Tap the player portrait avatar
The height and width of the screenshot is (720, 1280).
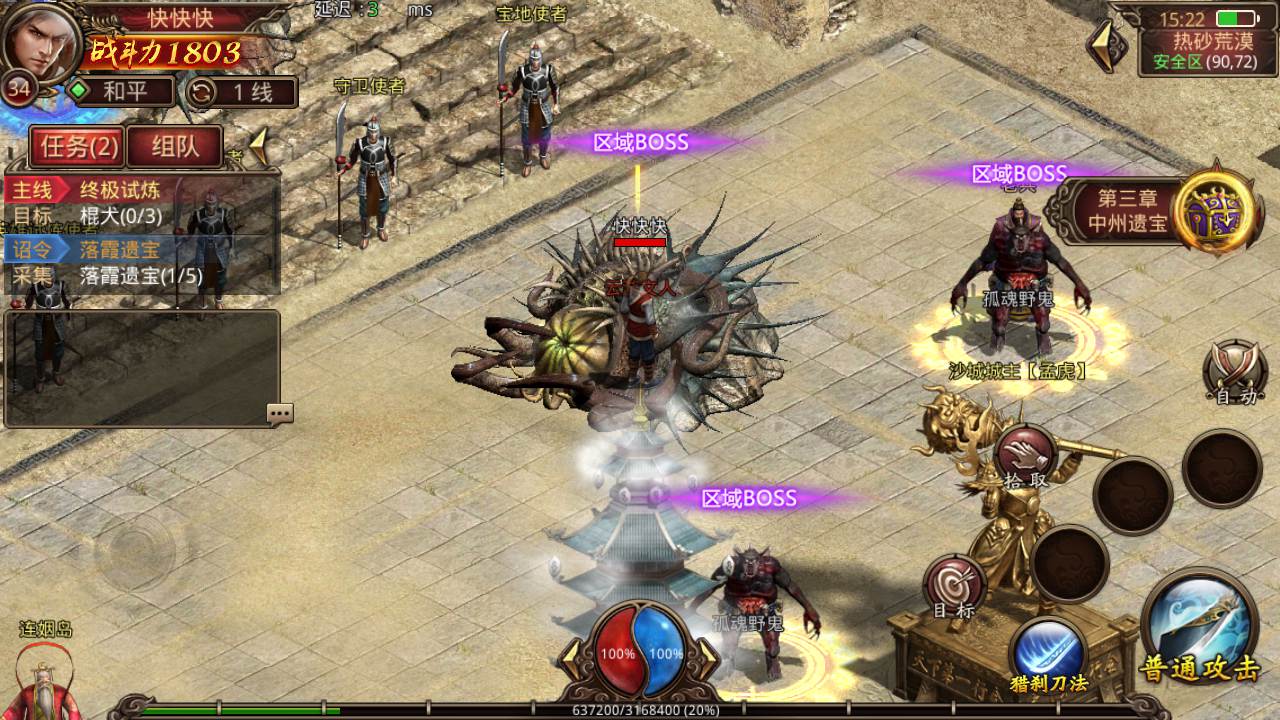click(42, 42)
